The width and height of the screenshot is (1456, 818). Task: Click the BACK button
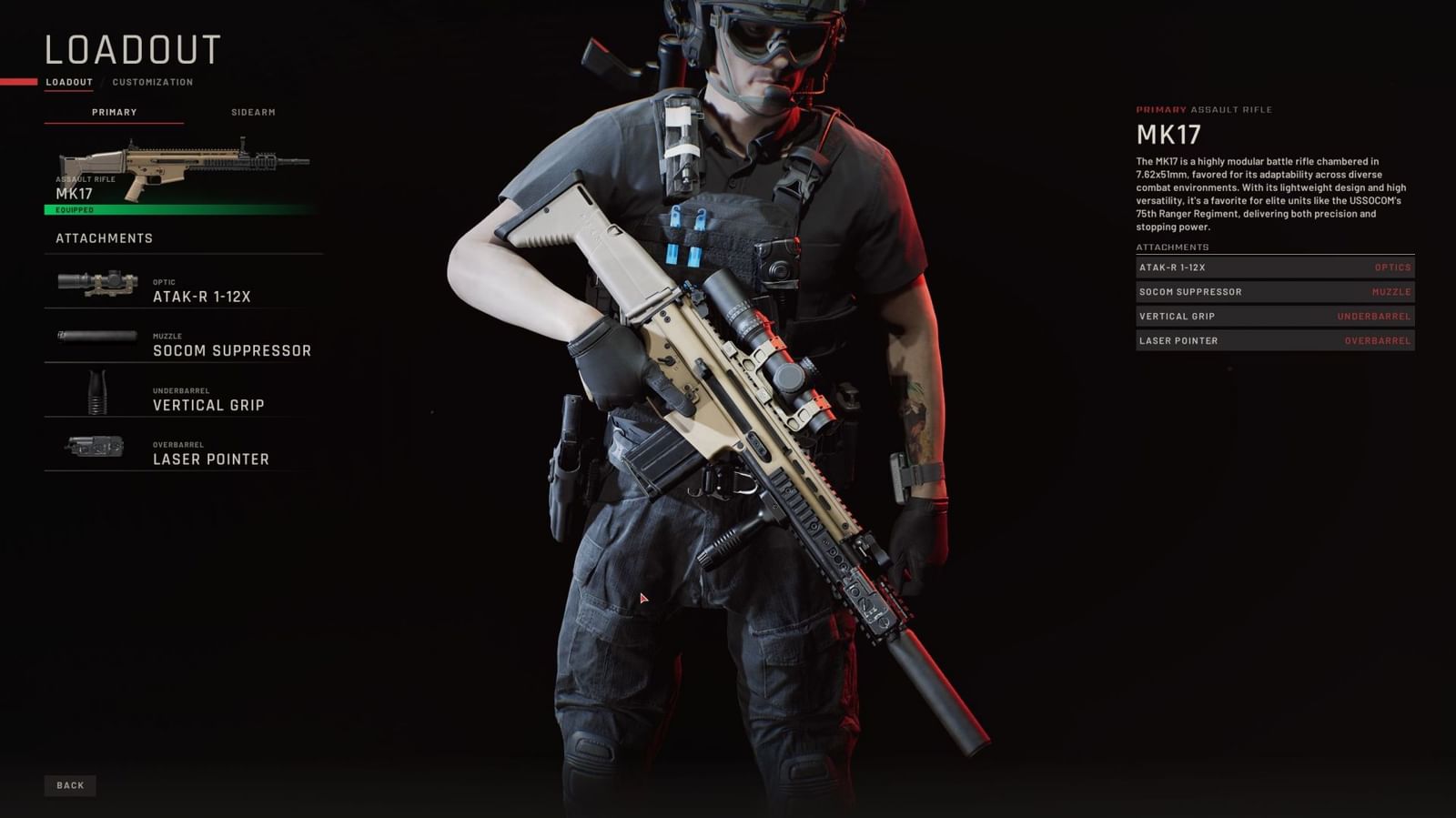(x=70, y=784)
